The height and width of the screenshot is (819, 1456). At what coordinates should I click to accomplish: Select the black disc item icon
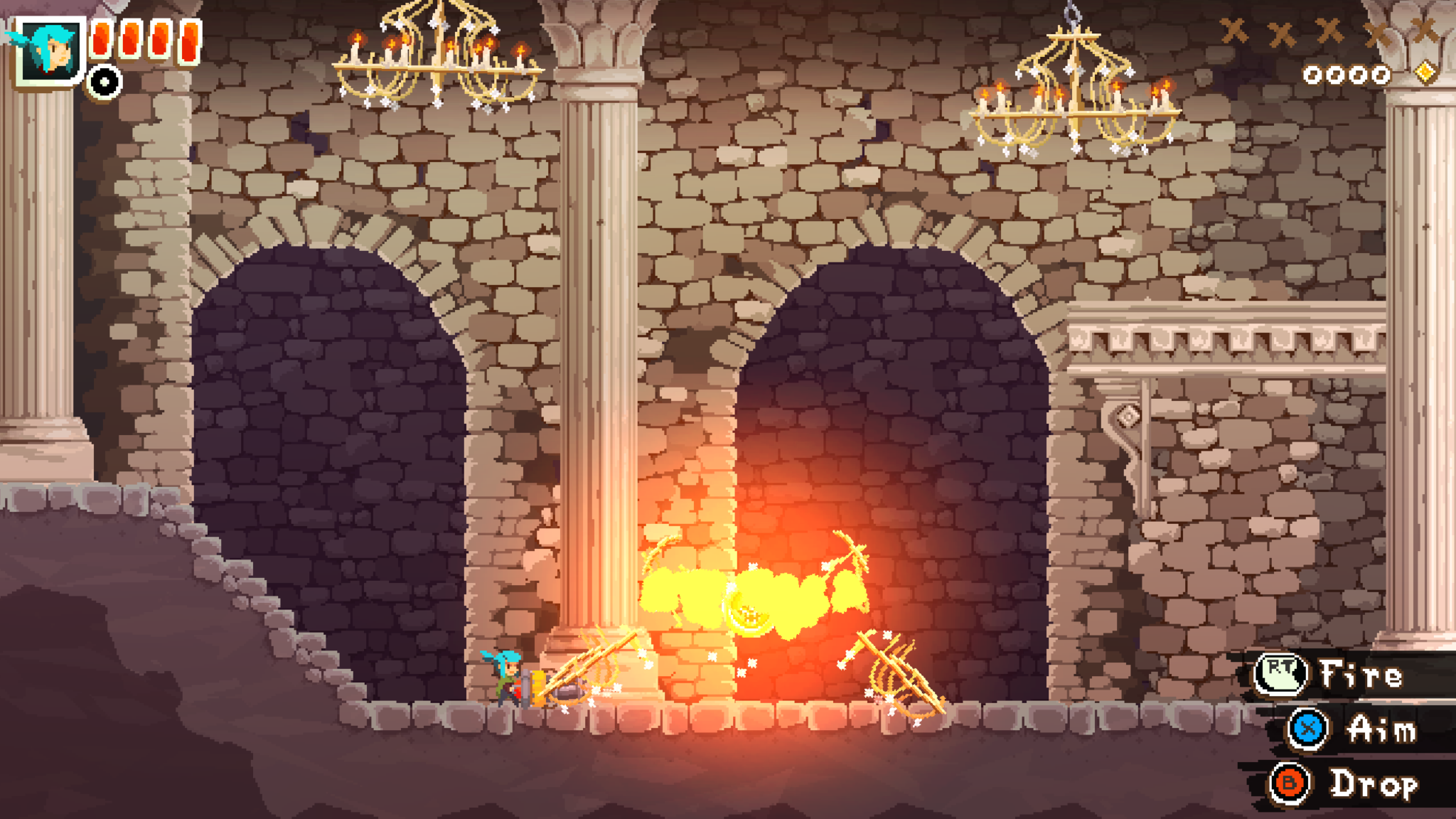tap(105, 82)
